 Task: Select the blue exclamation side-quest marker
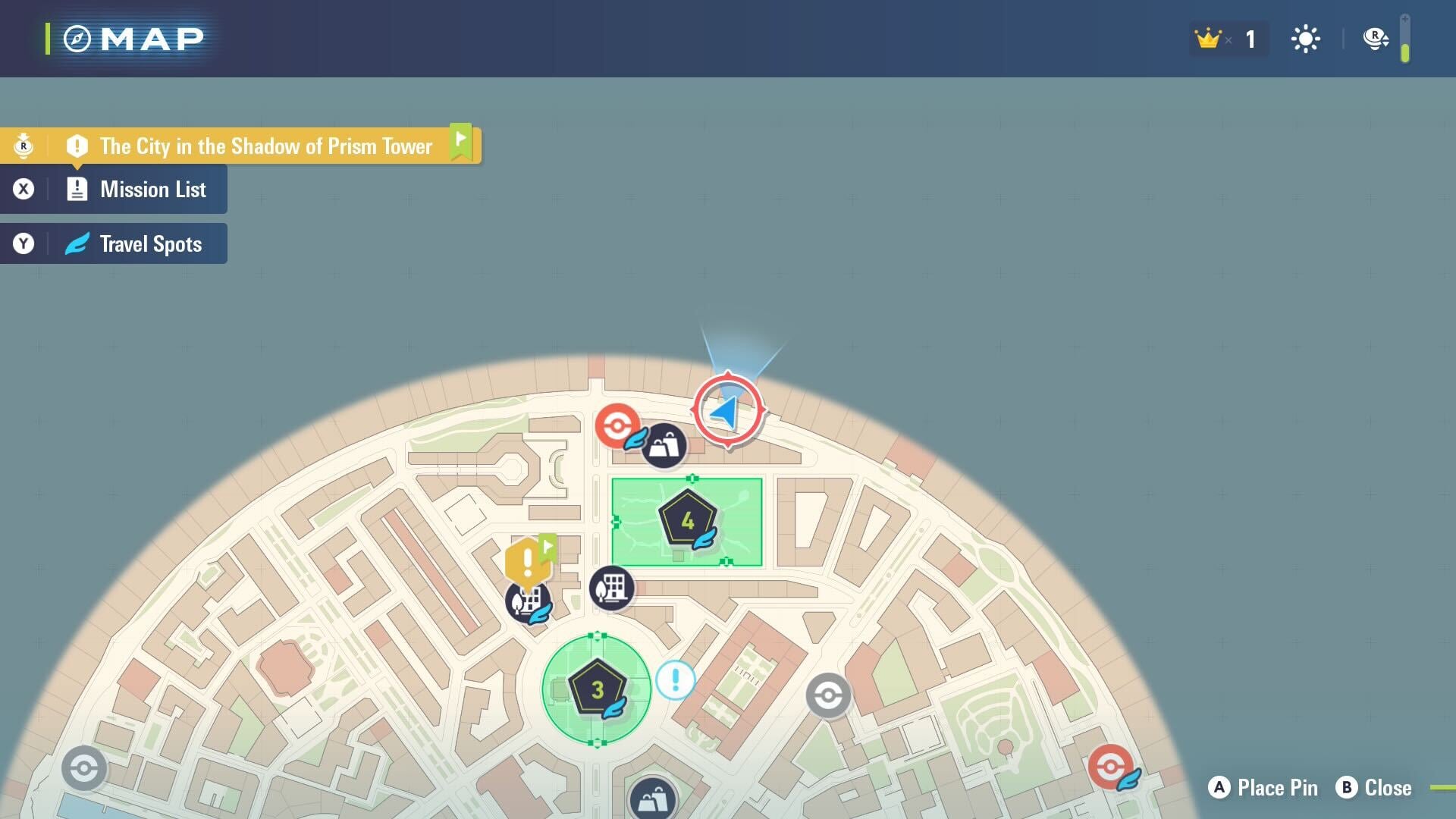(673, 680)
